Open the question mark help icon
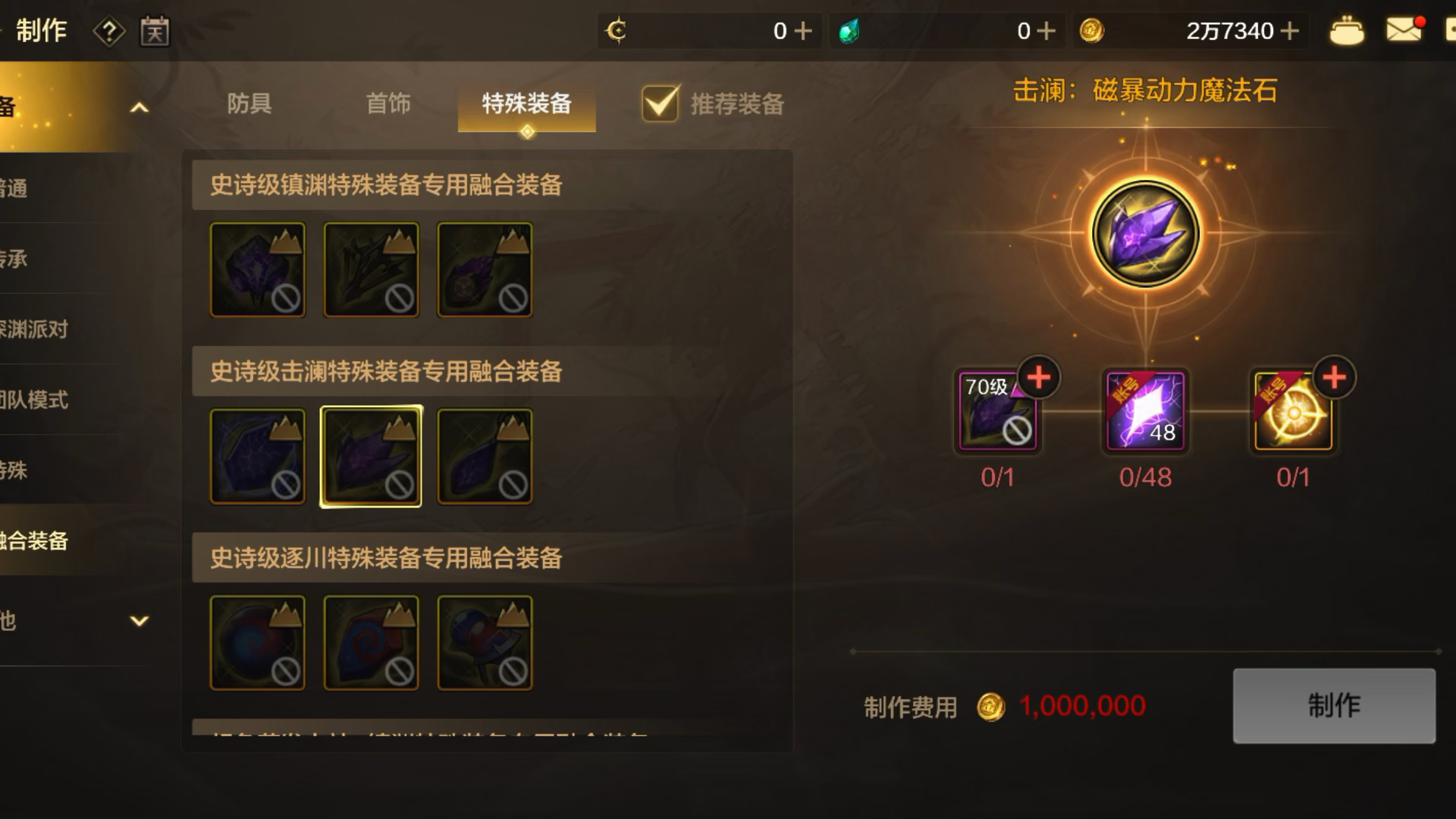The width and height of the screenshot is (1456, 819). coord(109,31)
